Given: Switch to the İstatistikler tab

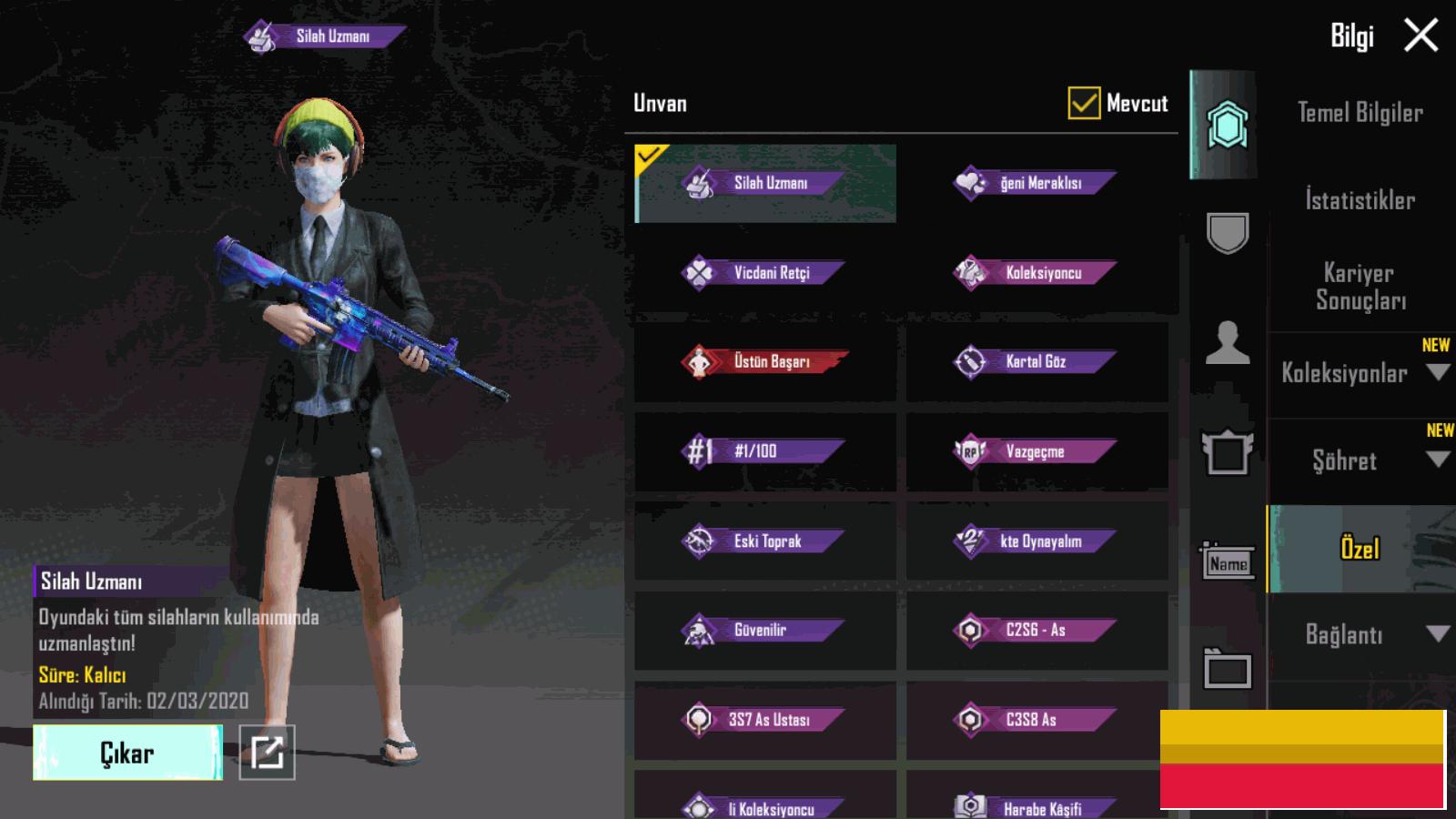Looking at the screenshot, I should click(1360, 200).
